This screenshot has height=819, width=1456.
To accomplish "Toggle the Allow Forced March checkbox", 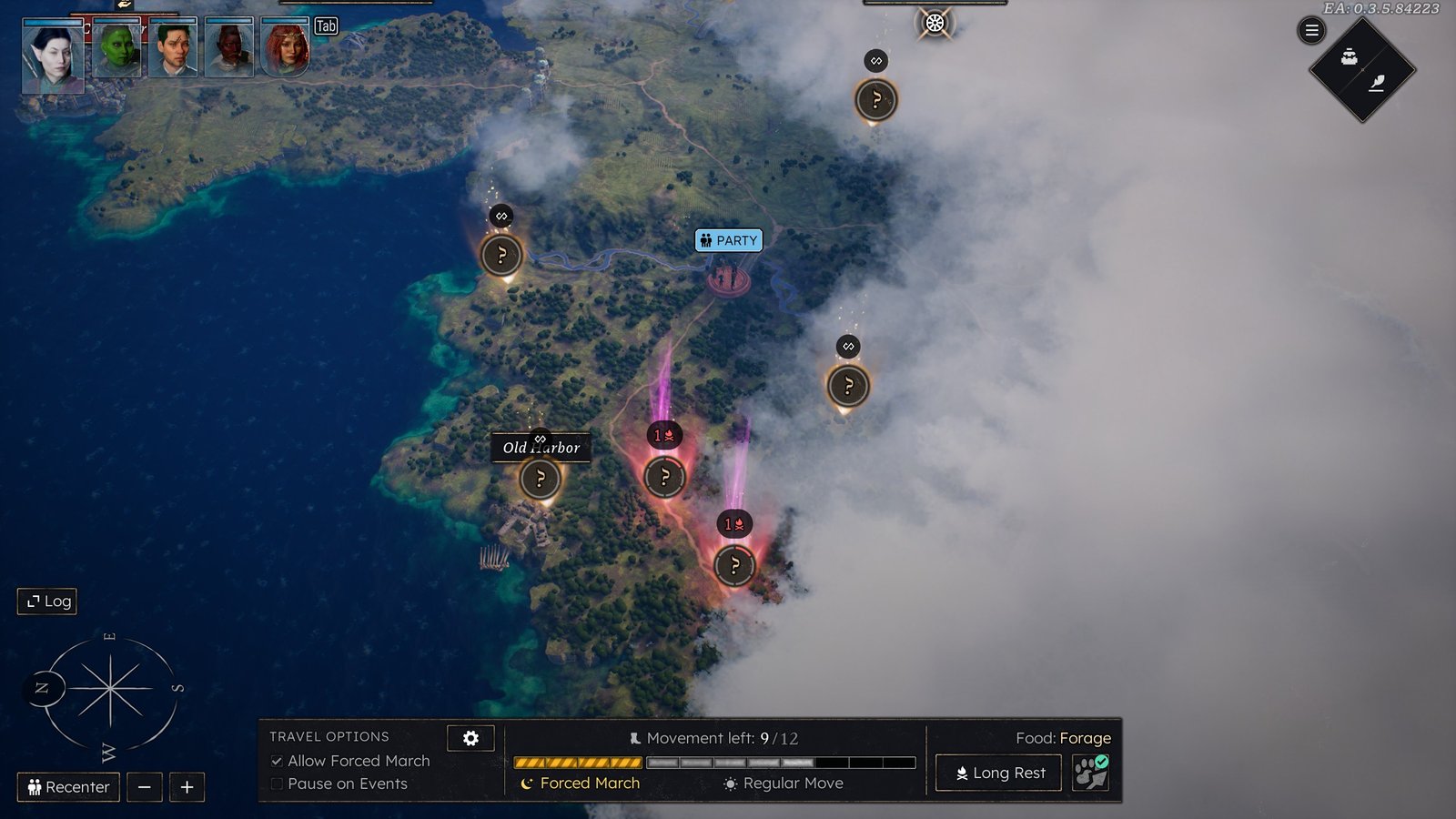I will pos(277,761).
